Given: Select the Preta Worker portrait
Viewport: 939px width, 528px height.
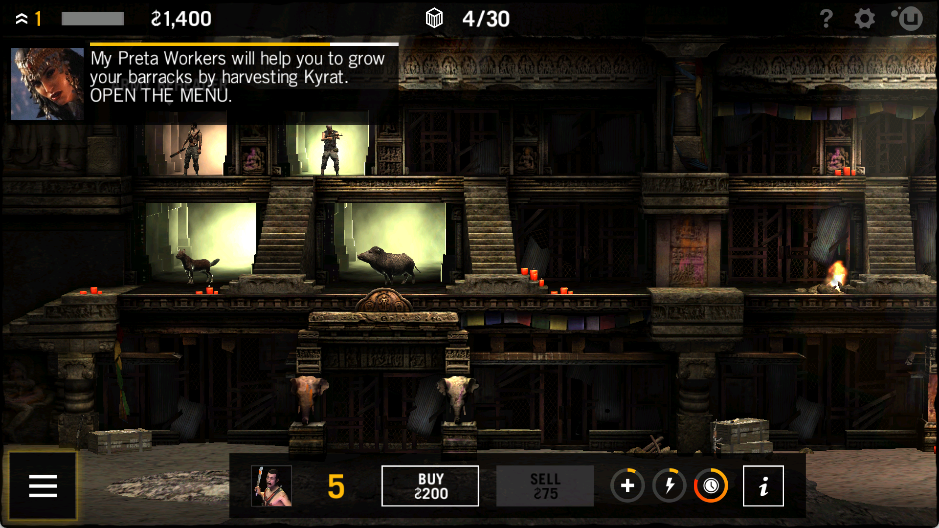Looking at the screenshot, I should tap(271, 486).
